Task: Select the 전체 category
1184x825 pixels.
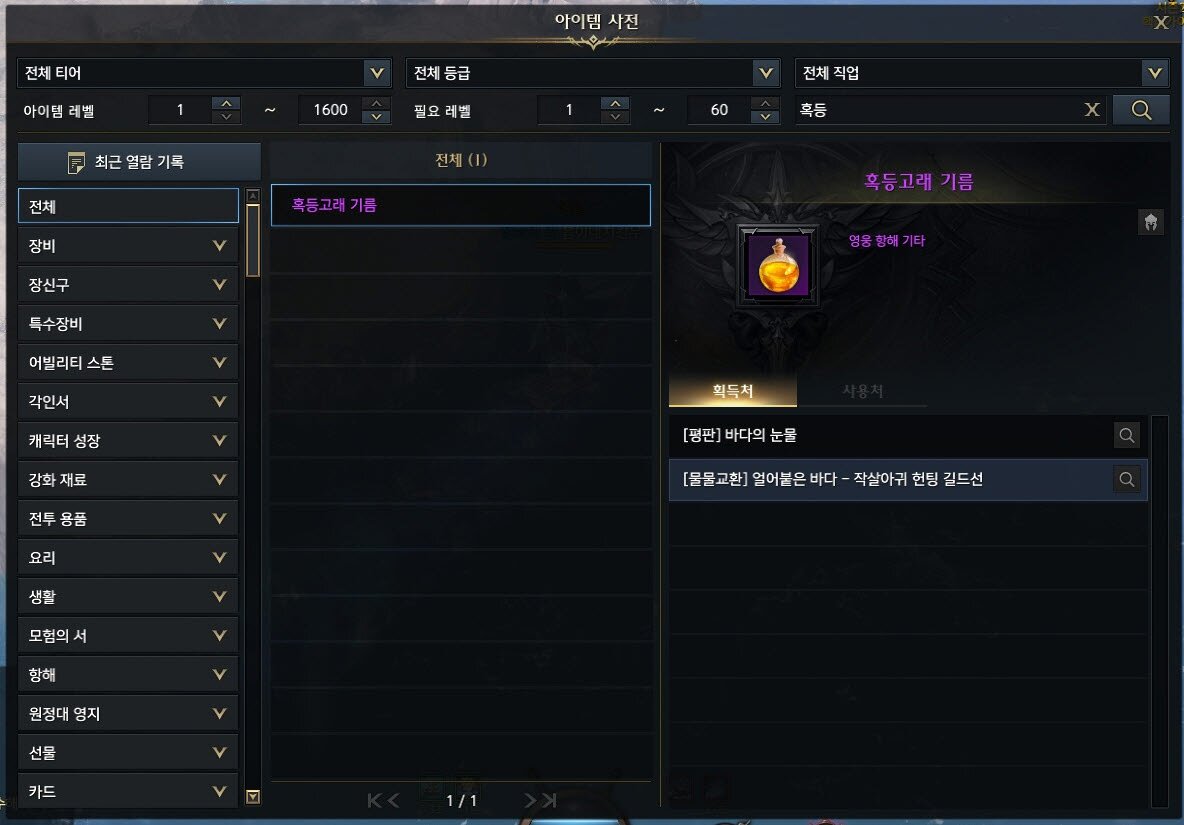Action: pyautogui.click(x=128, y=206)
